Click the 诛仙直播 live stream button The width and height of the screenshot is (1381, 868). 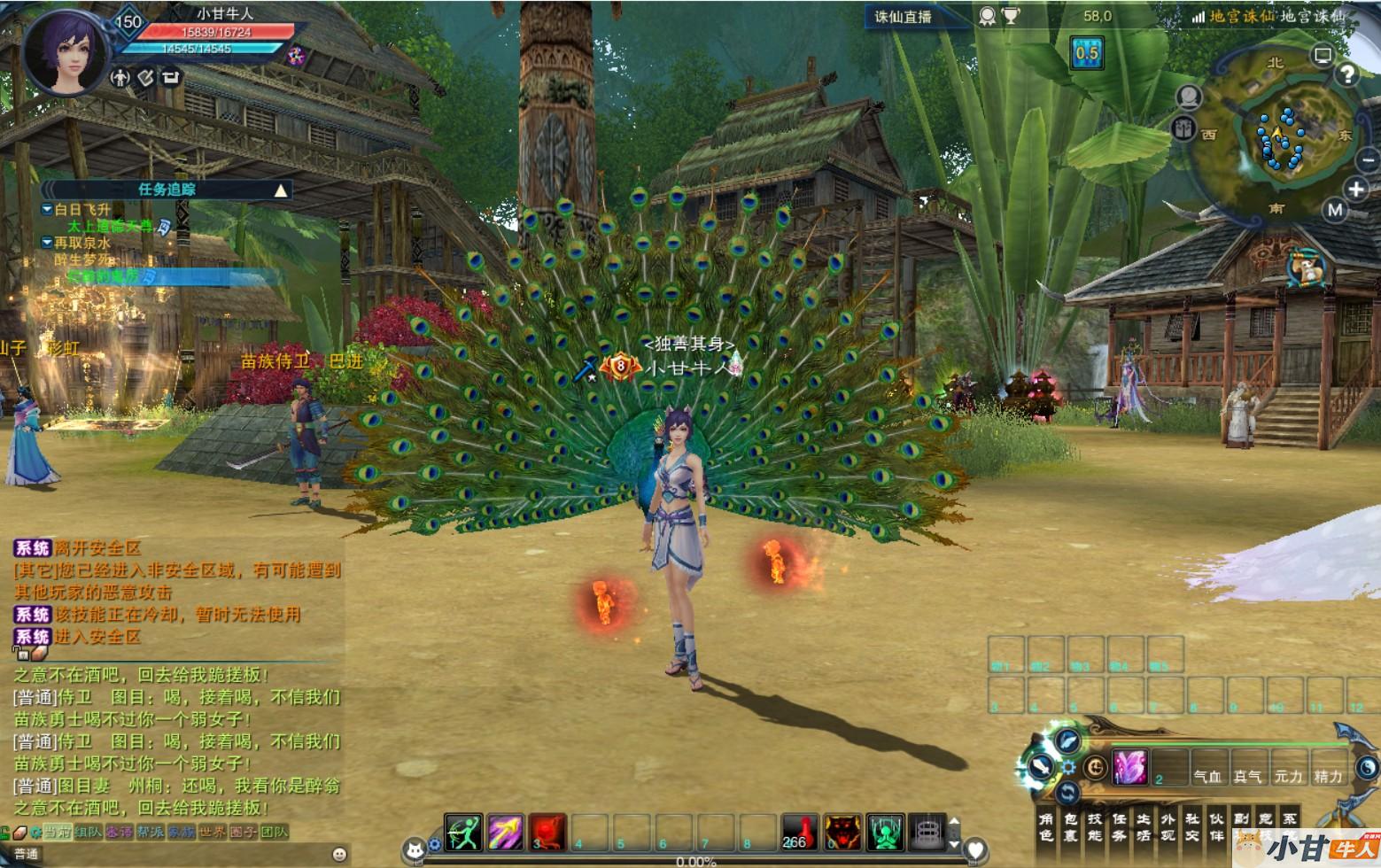pos(904,16)
